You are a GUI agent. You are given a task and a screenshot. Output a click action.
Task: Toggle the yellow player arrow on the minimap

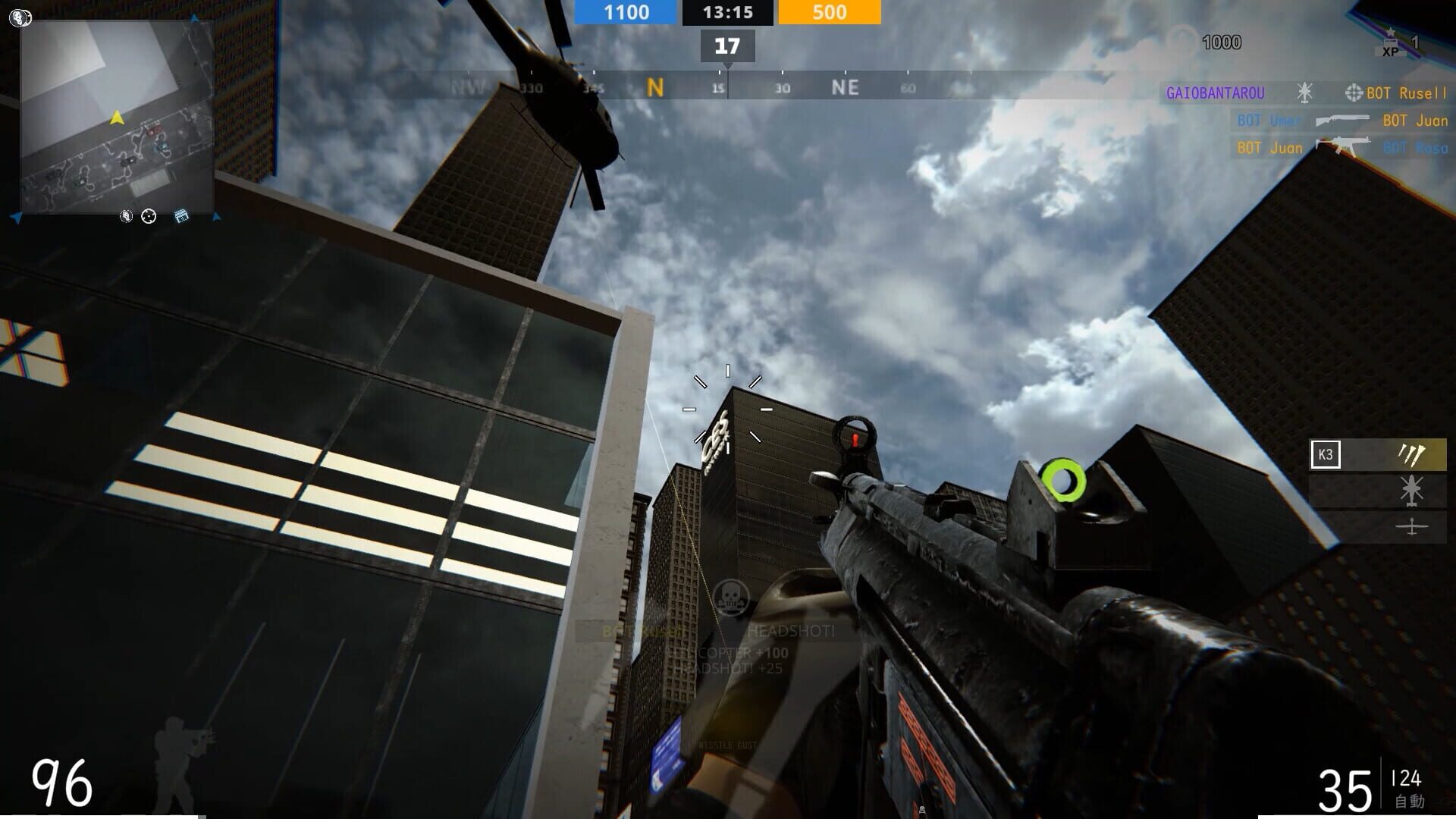pyautogui.click(x=115, y=118)
